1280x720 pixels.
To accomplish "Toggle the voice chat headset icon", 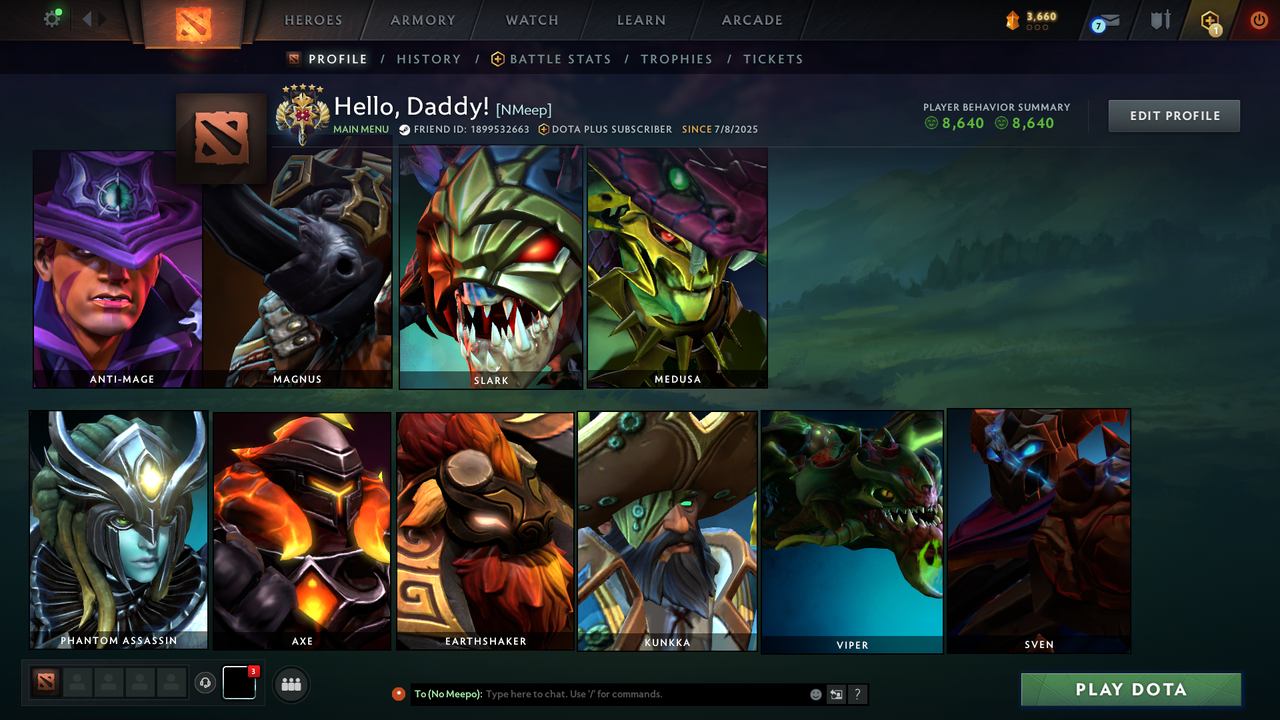I will [206, 683].
